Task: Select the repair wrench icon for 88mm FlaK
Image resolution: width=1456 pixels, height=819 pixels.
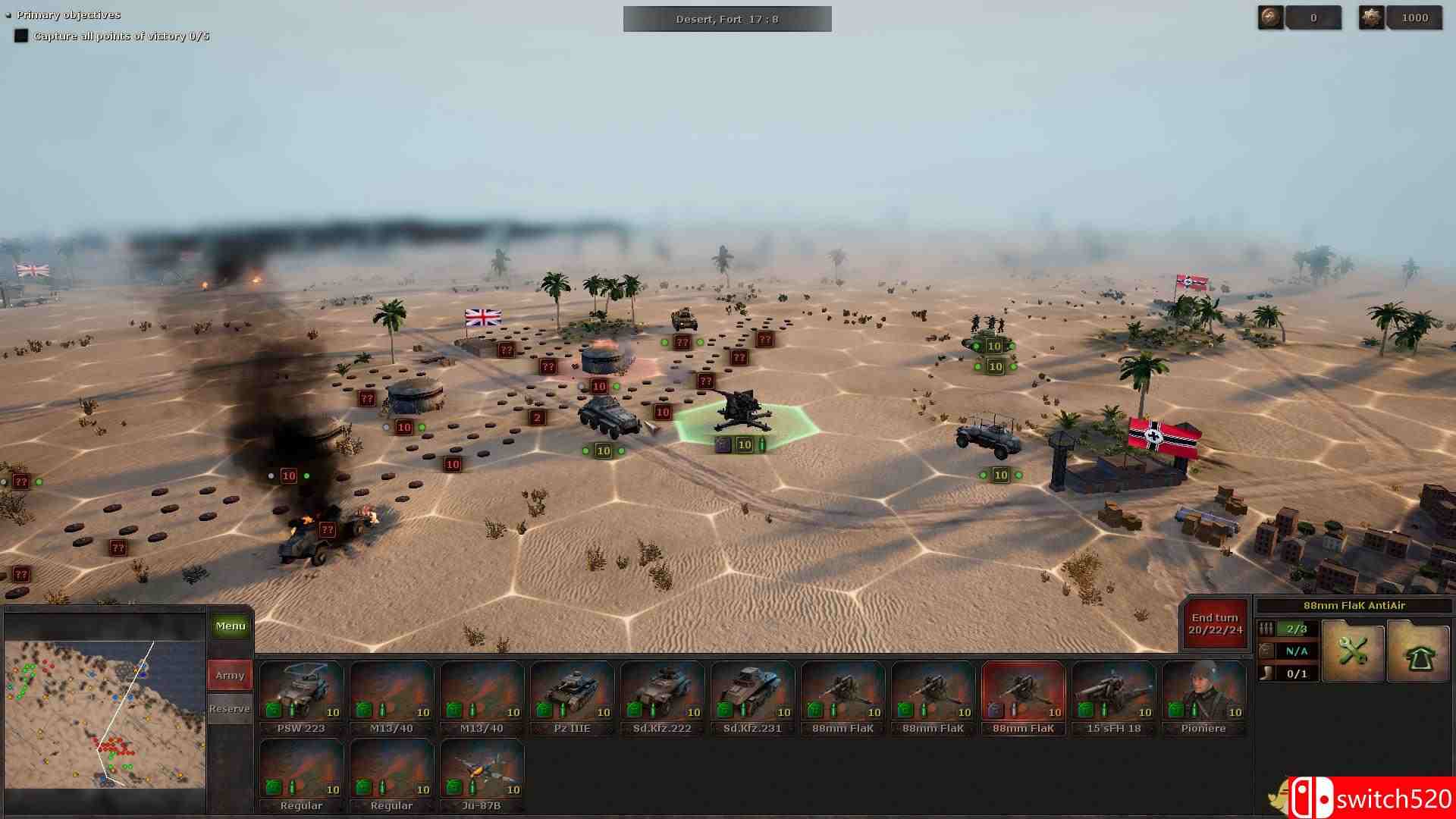Action: tap(1352, 651)
